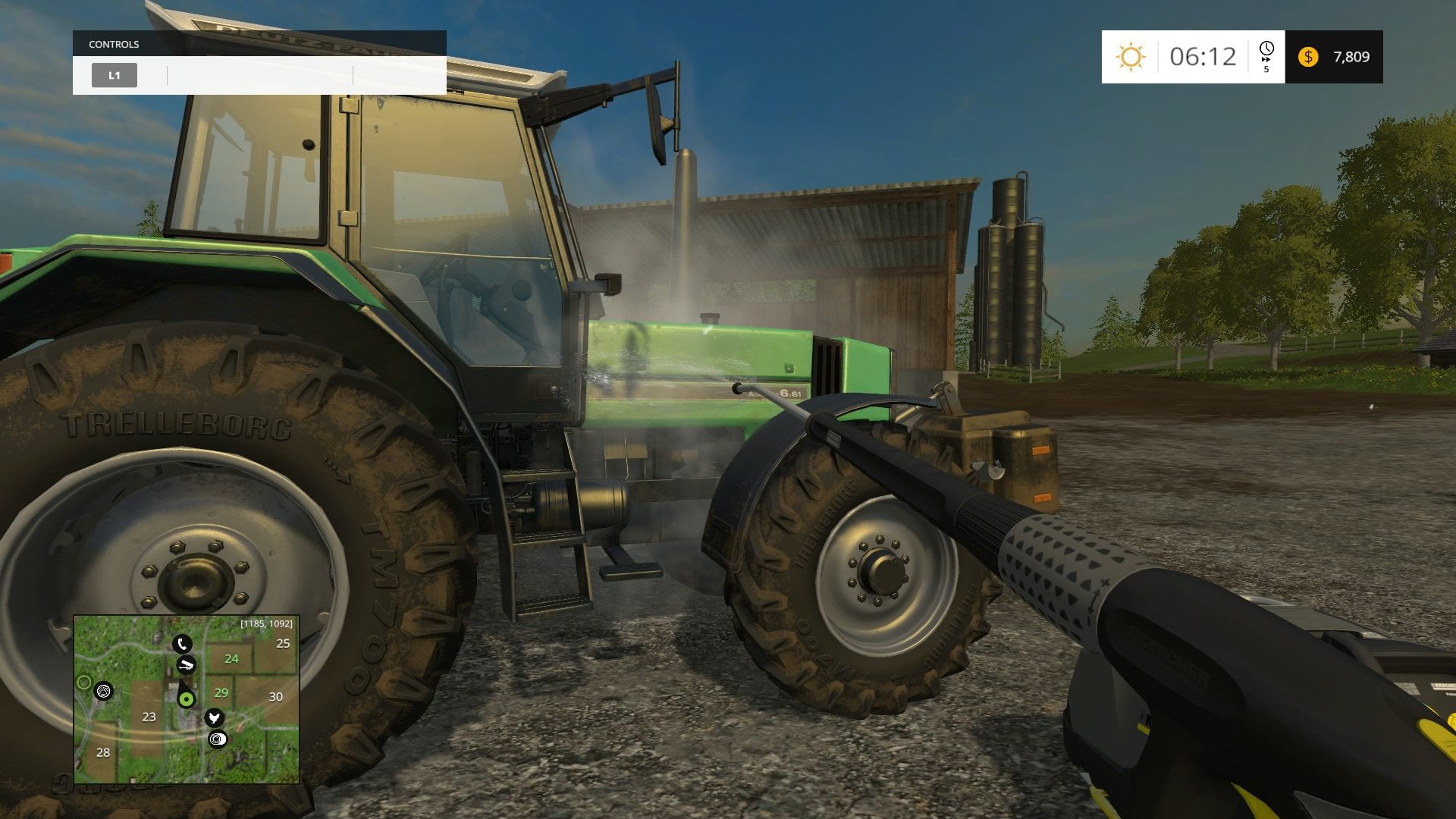This screenshot has height=819, width=1456.
Task: Open the farm minimap
Action: (187, 699)
